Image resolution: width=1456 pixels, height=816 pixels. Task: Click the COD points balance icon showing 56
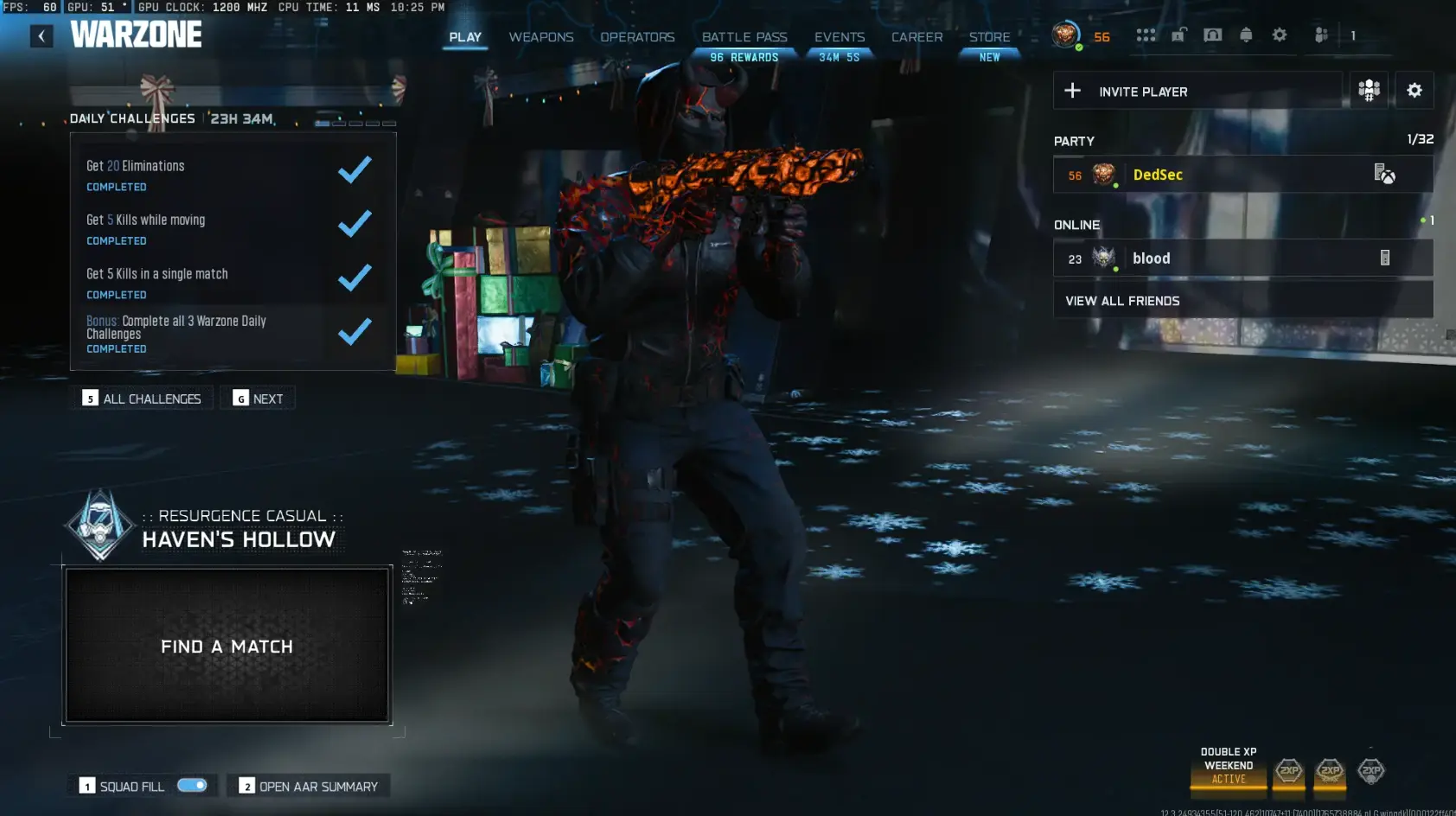1066,36
